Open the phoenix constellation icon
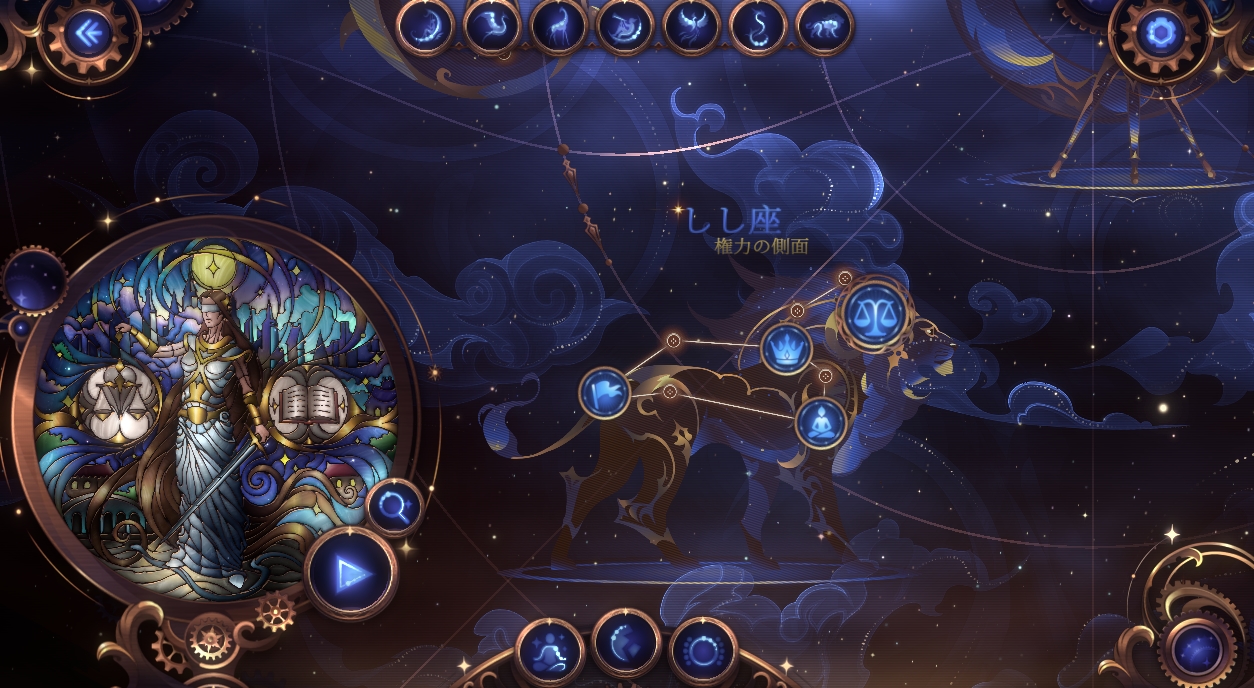This screenshot has width=1254, height=688. click(x=691, y=26)
